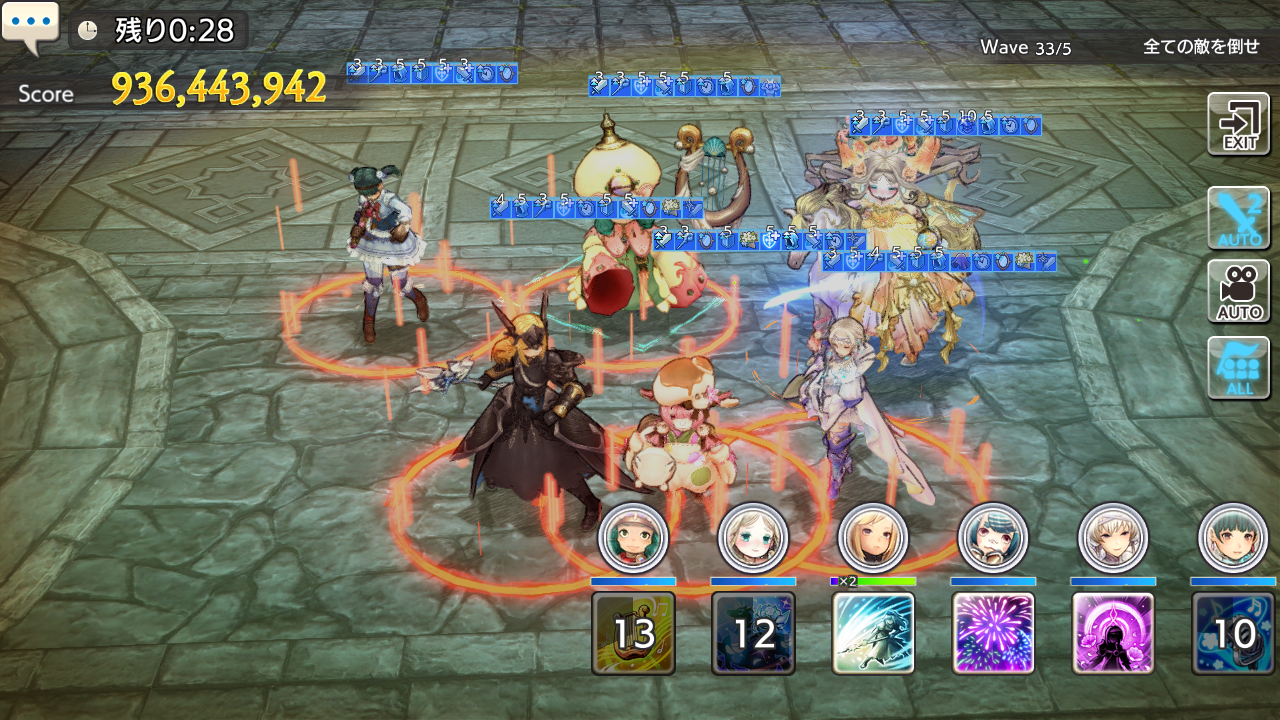This screenshot has width=1280, height=720.
Task: Use the purple fireworks skill
Action: pyautogui.click(x=993, y=633)
